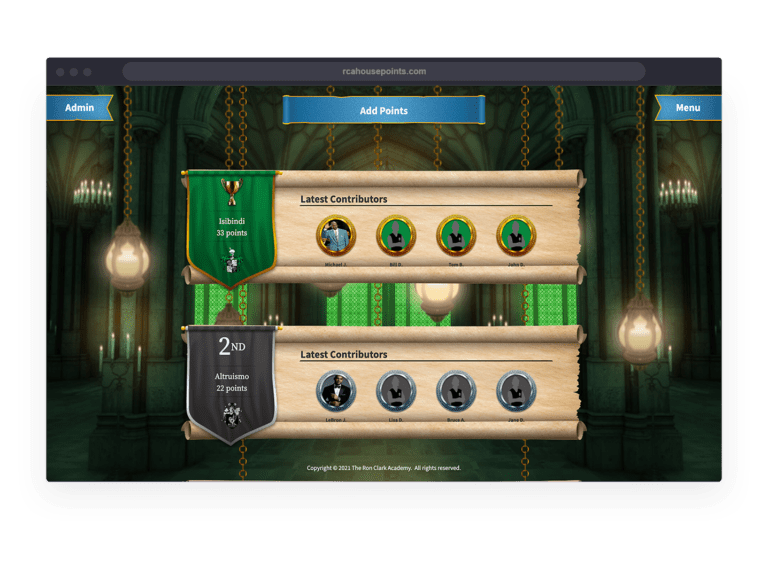Choose contributor Bruce A.'s avatar
The height and width of the screenshot is (567, 768).
click(456, 391)
